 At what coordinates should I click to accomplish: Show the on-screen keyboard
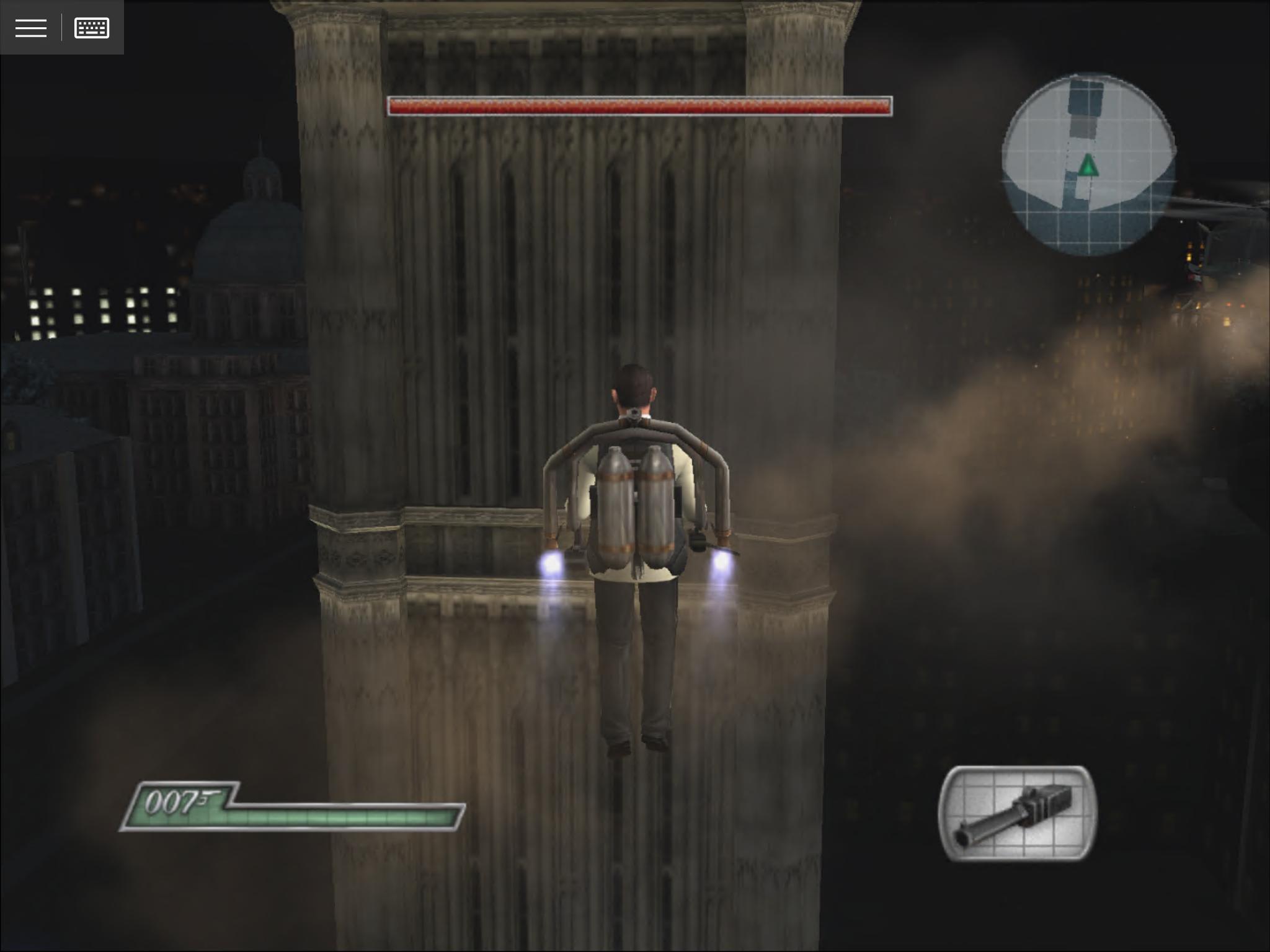(92, 28)
